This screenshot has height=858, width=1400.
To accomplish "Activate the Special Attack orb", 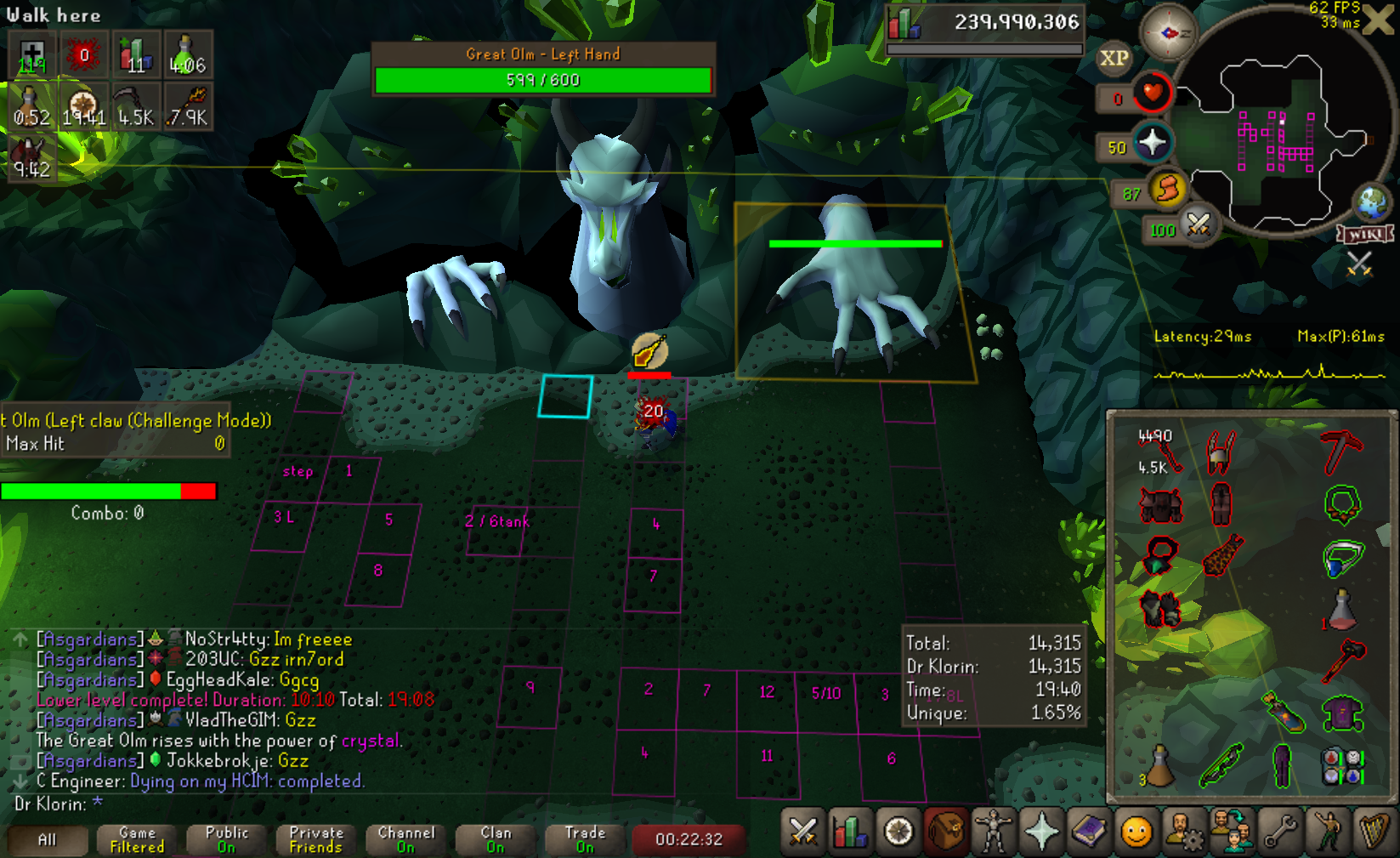I will coord(1199,225).
